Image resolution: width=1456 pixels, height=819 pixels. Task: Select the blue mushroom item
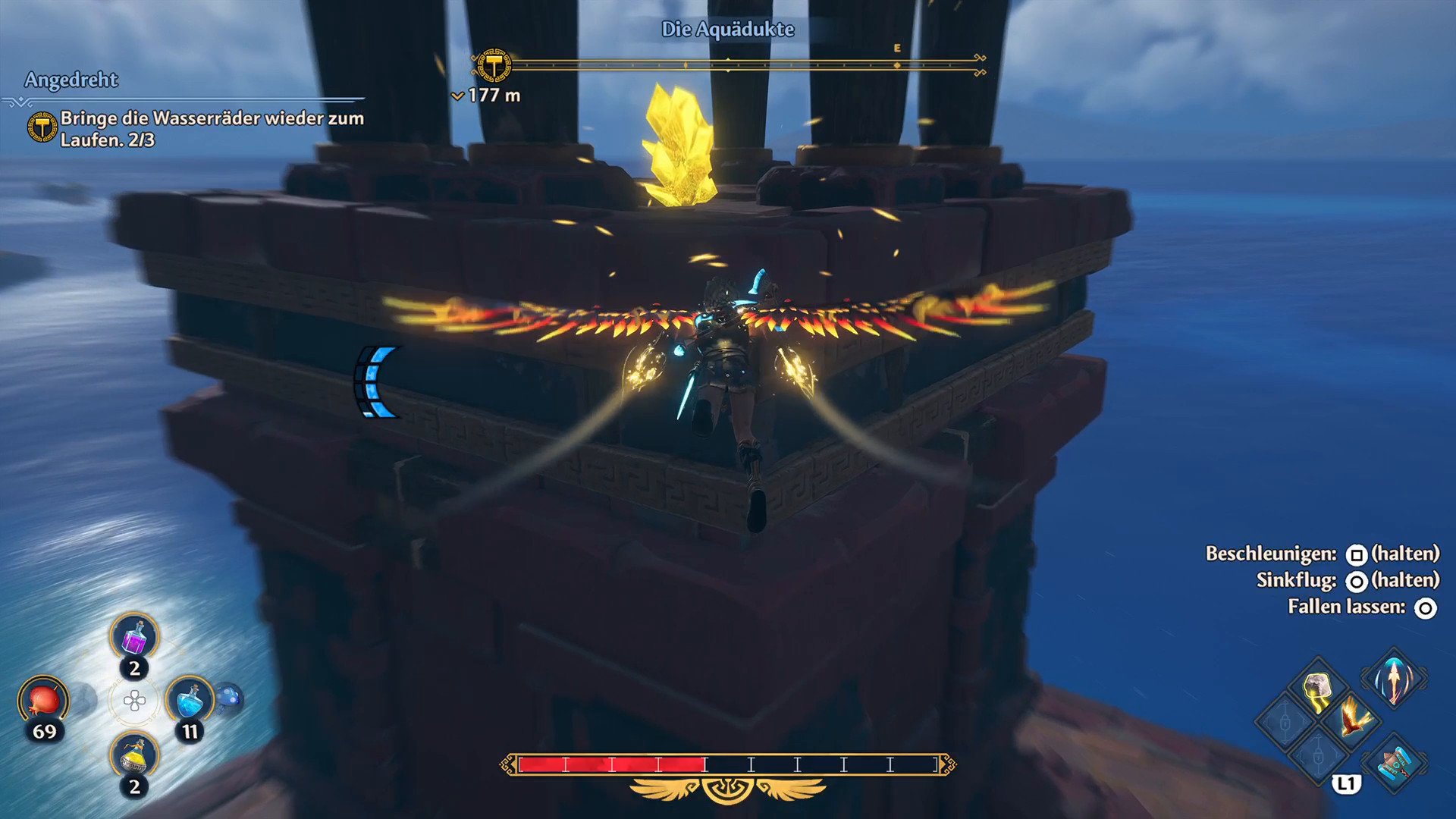tap(229, 698)
